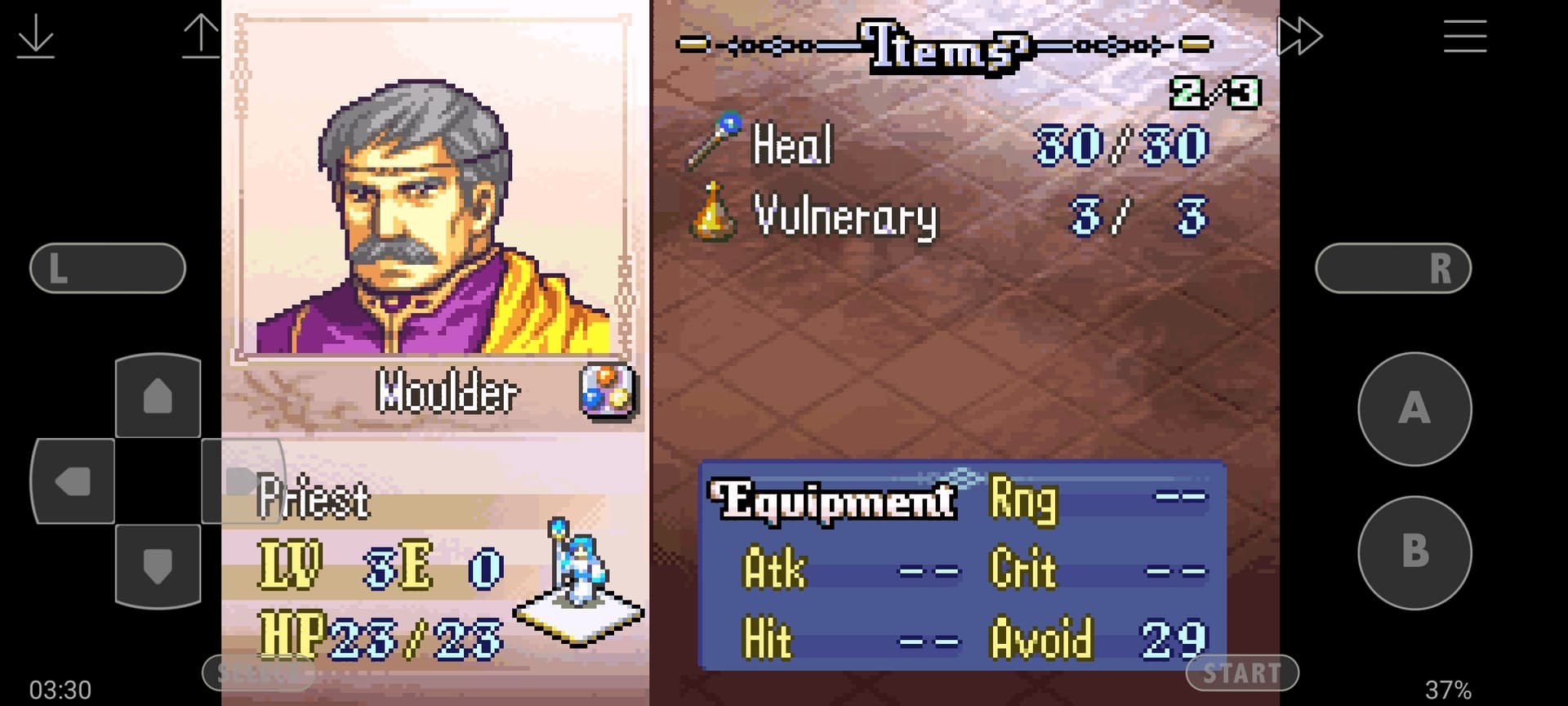Open the emulator hamburger menu
The image size is (1568, 706).
pyautogui.click(x=1464, y=37)
